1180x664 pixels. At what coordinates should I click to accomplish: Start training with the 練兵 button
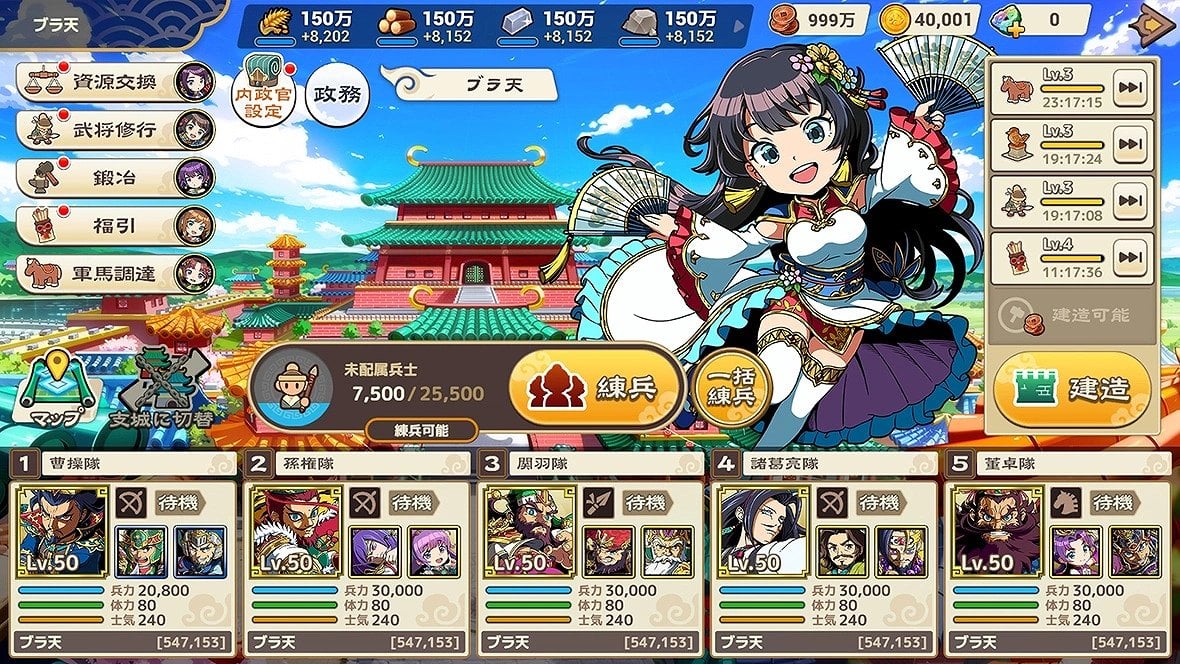pos(595,388)
